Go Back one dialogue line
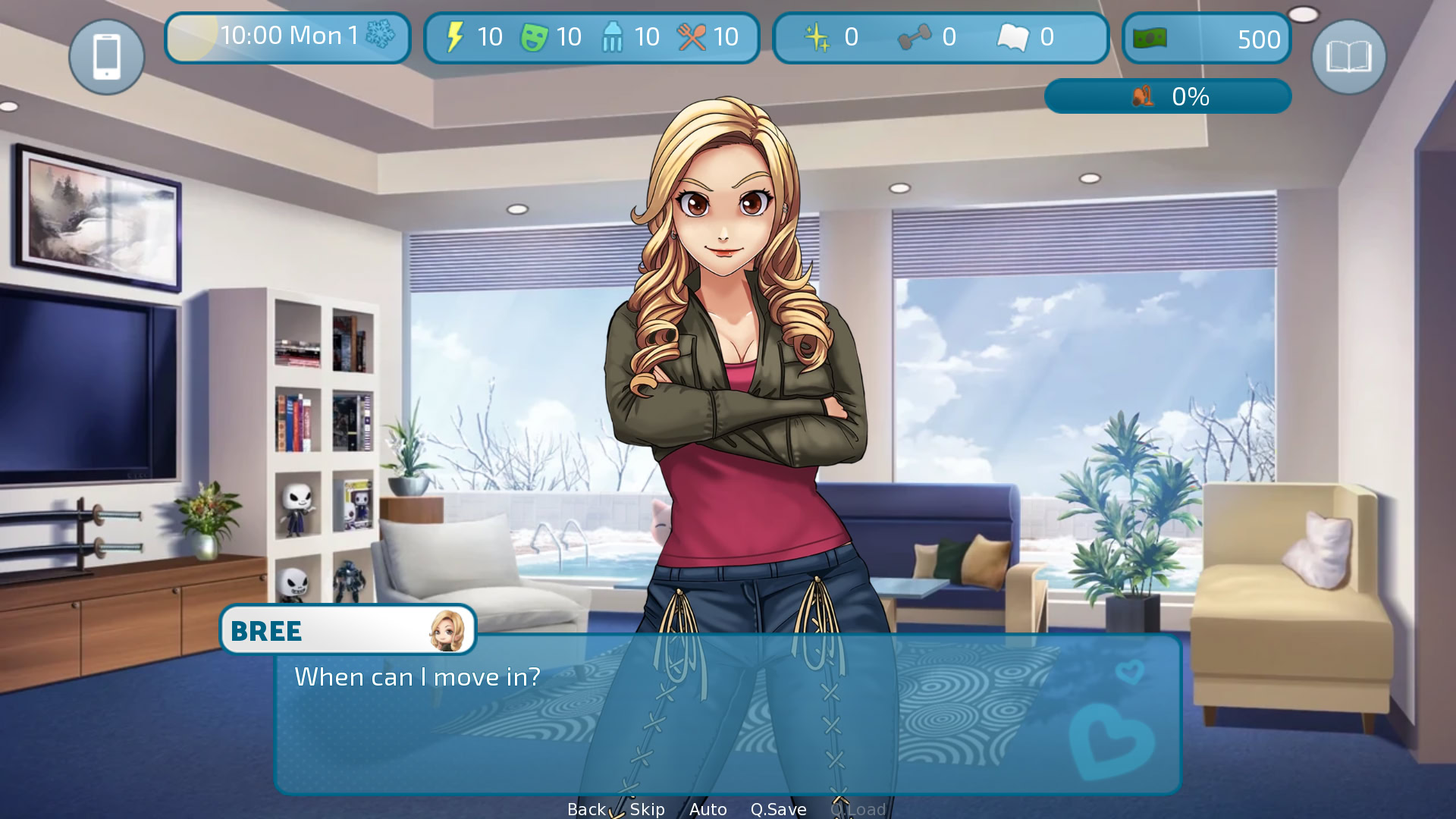This screenshot has height=819, width=1456. (x=586, y=809)
